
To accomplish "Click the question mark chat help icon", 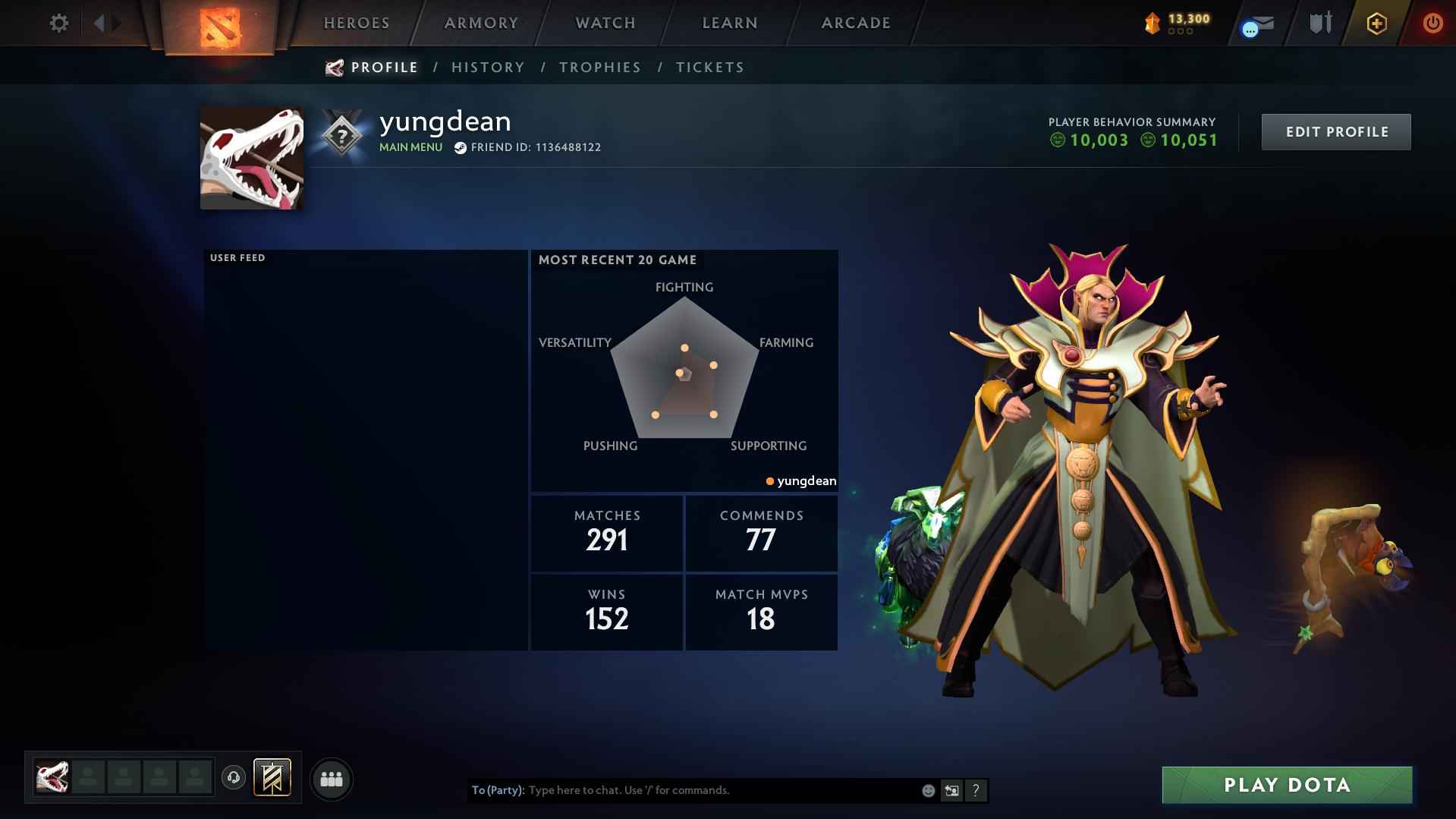I will pyautogui.click(x=976, y=790).
